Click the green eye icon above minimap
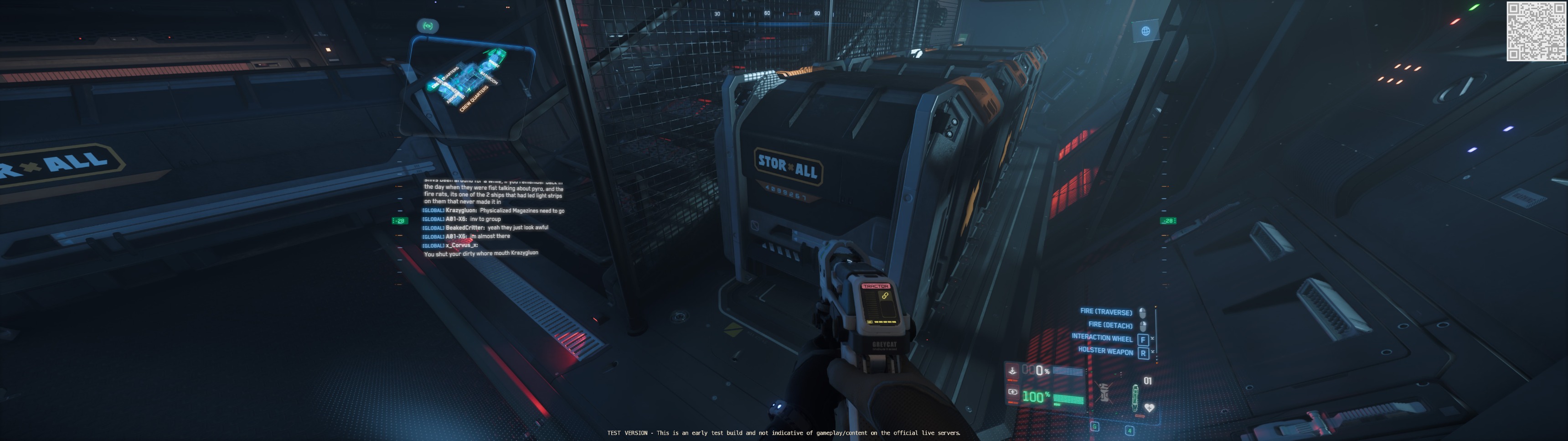Image resolution: width=1568 pixels, height=441 pixels. tap(427, 26)
